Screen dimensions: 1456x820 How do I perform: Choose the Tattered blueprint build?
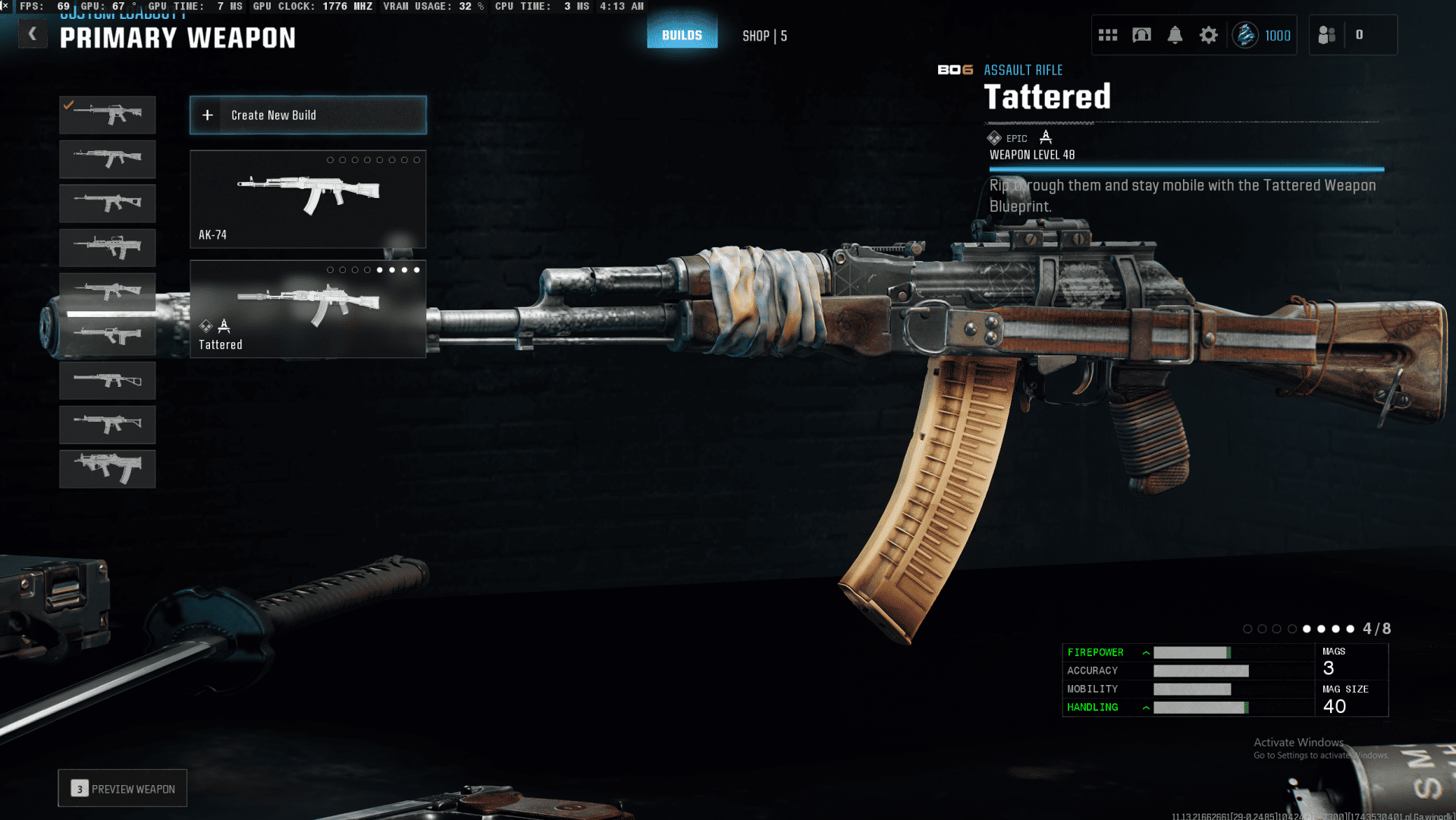pos(308,309)
